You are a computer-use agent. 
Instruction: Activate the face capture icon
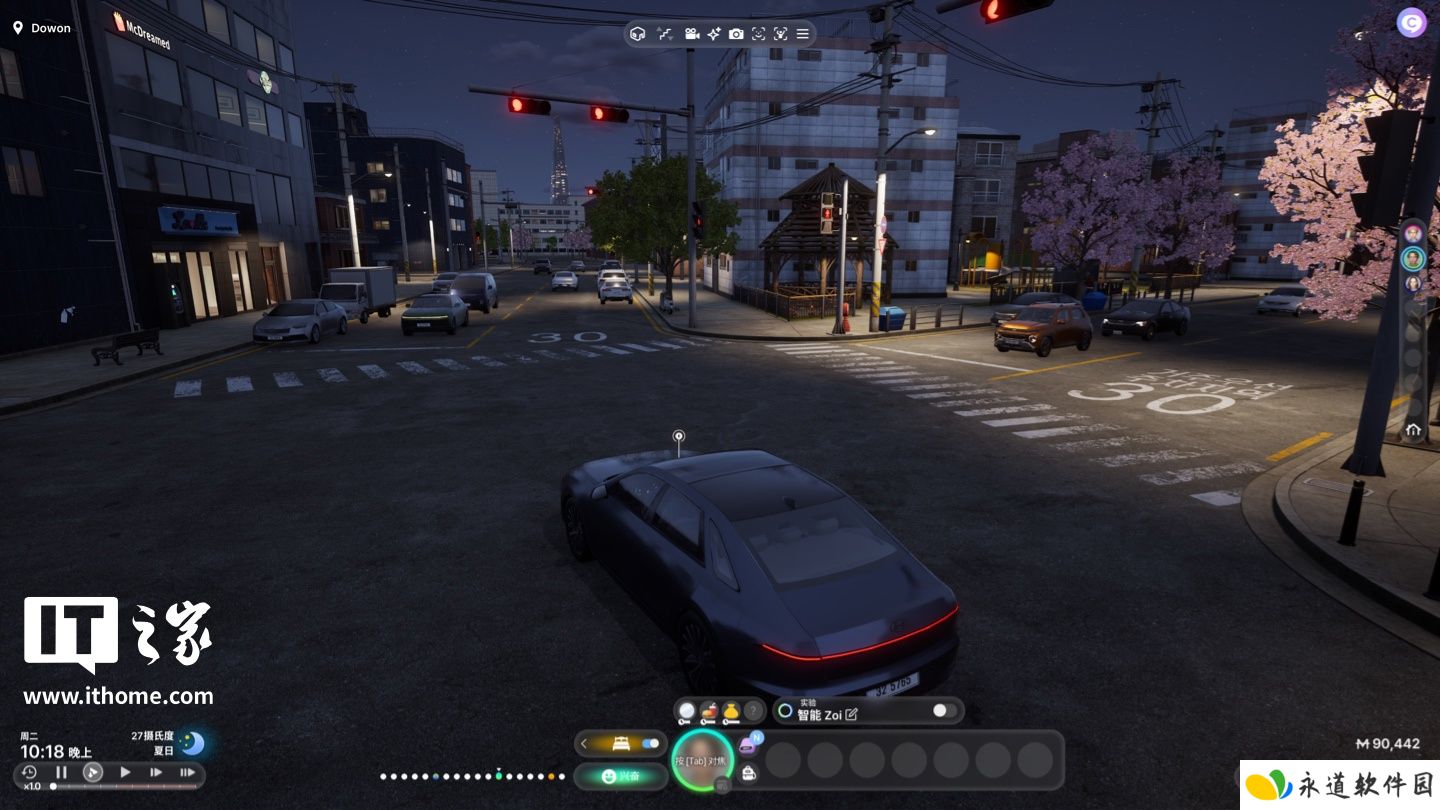point(759,34)
